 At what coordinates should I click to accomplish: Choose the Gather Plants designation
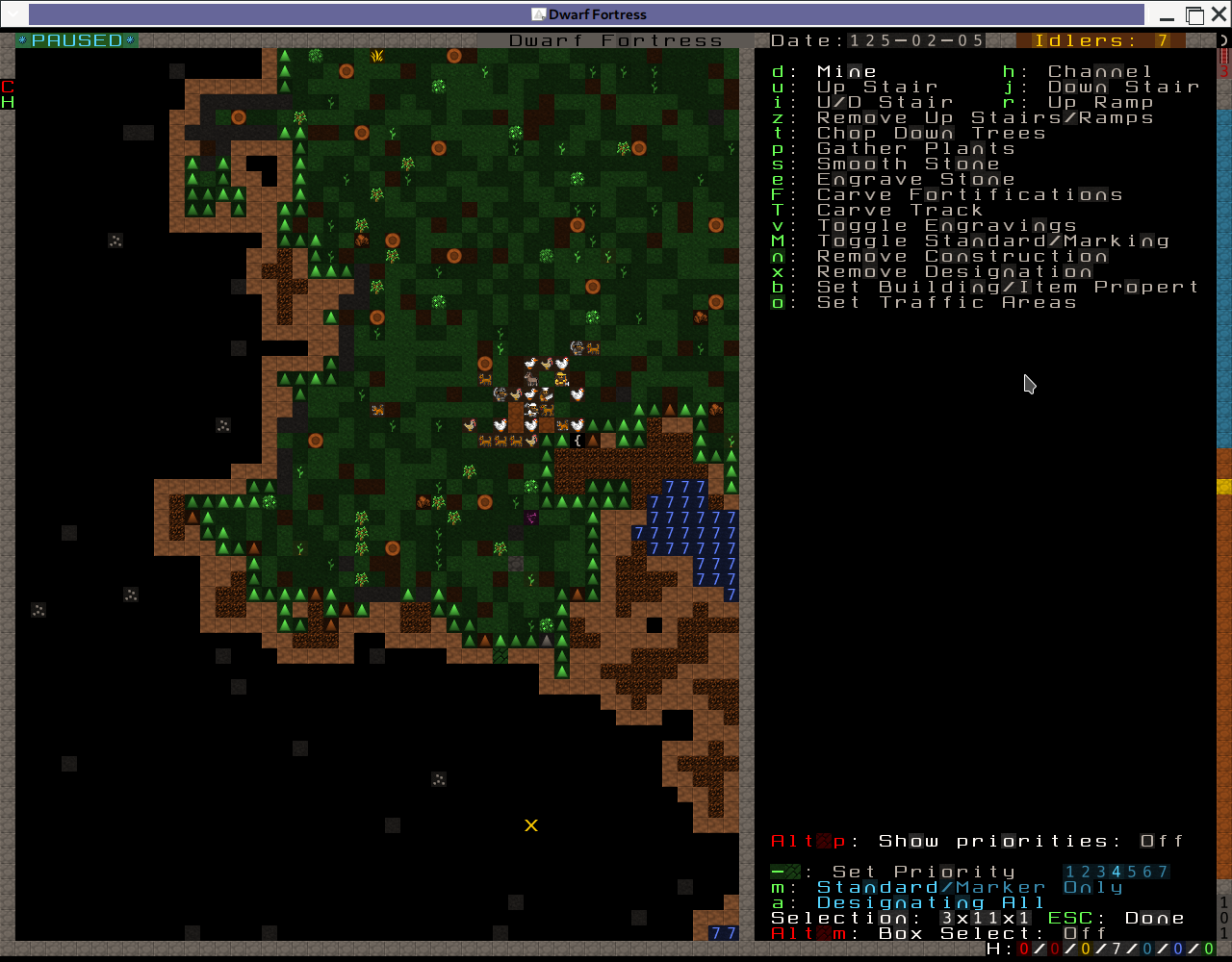(x=915, y=148)
